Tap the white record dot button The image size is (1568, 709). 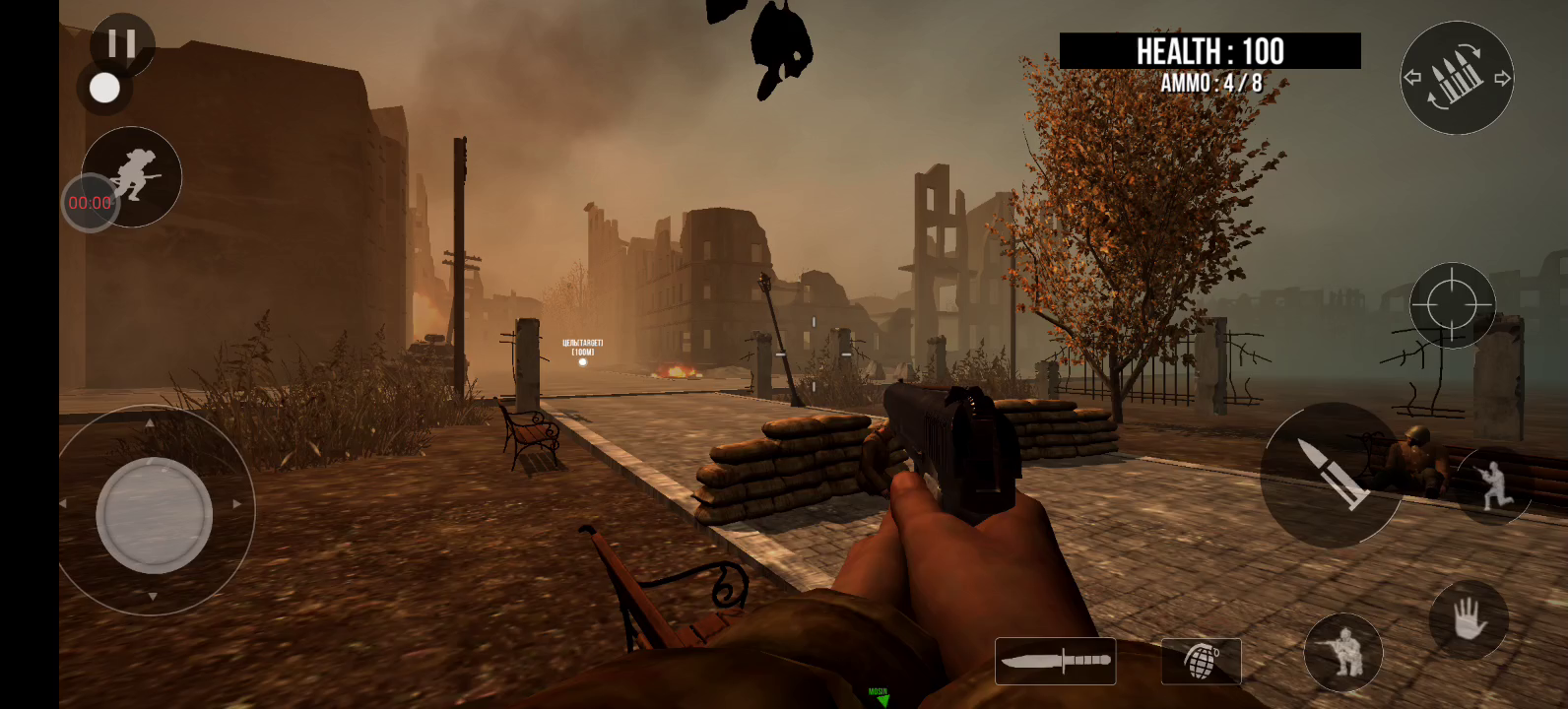104,89
